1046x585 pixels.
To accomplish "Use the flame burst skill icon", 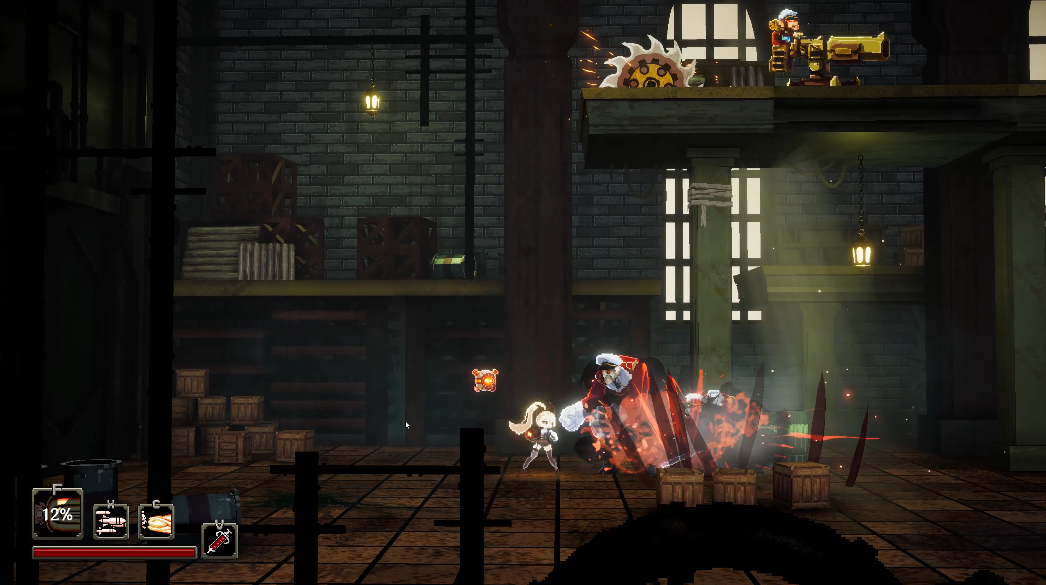I will click(156, 520).
